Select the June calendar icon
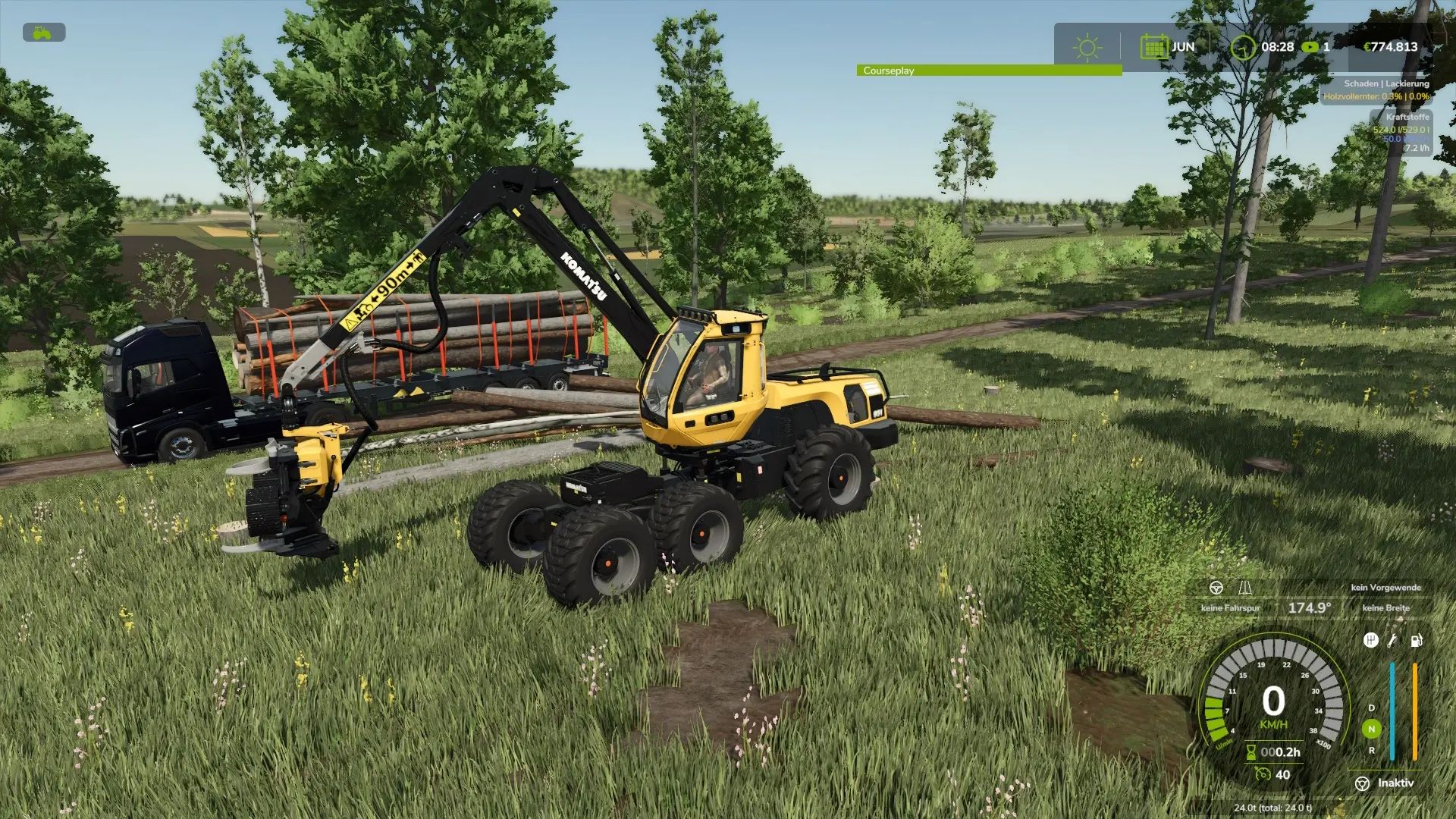Screen dimensions: 1456x819 pyautogui.click(x=1153, y=47)
